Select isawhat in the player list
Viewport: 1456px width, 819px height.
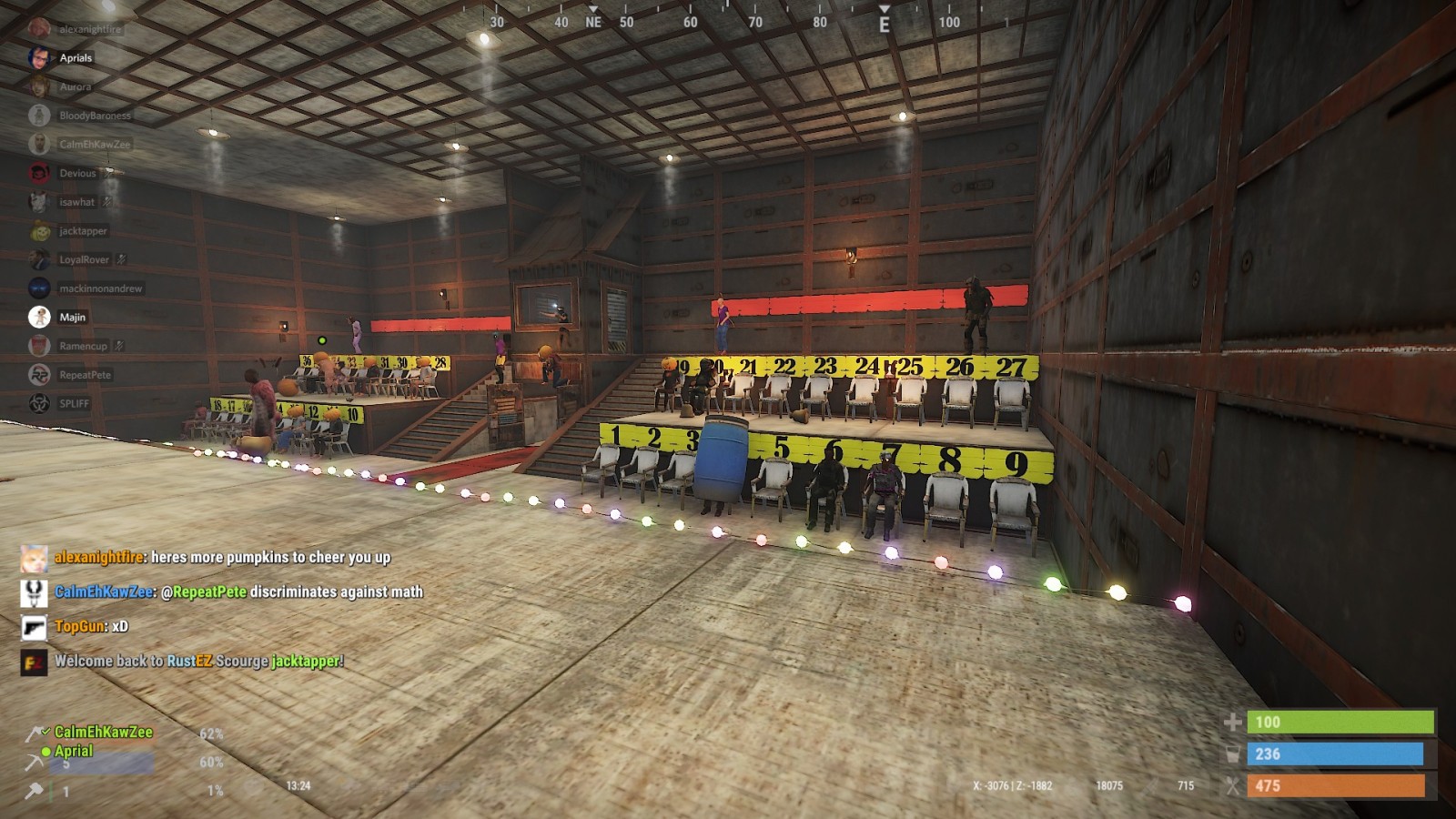76,202
